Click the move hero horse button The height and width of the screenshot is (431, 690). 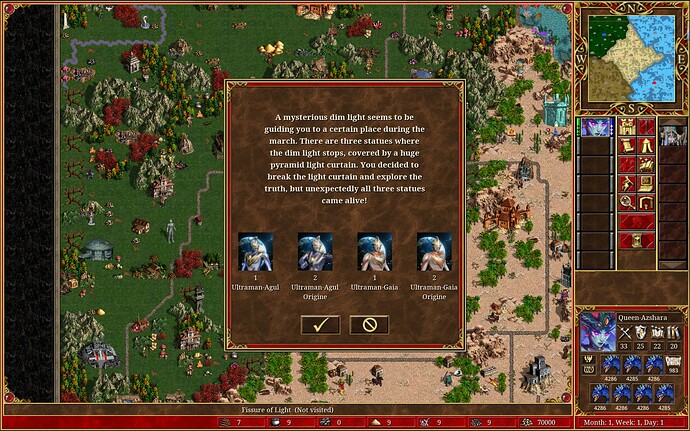click(628, 165)
